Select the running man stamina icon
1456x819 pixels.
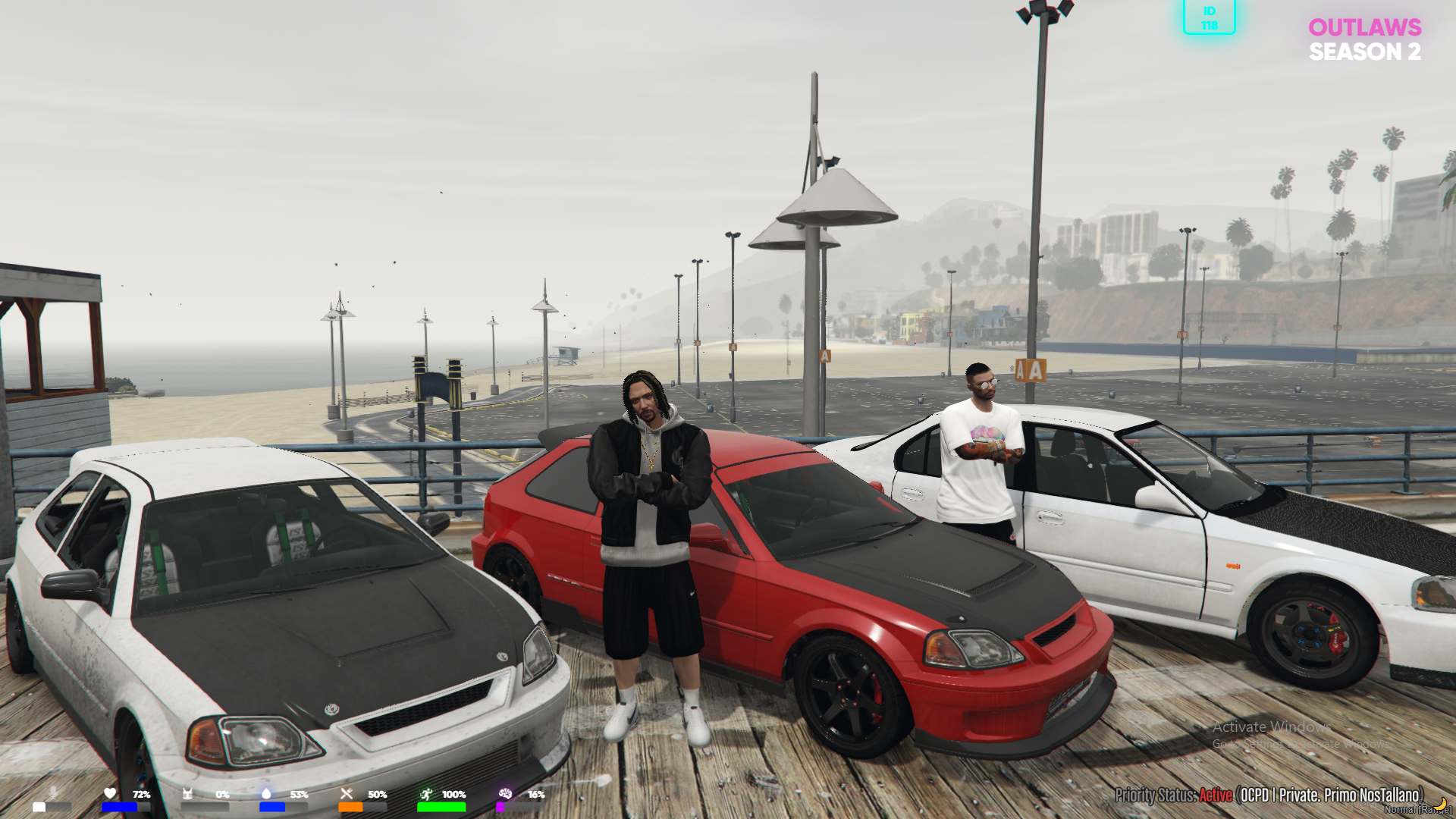coord(426,793)
